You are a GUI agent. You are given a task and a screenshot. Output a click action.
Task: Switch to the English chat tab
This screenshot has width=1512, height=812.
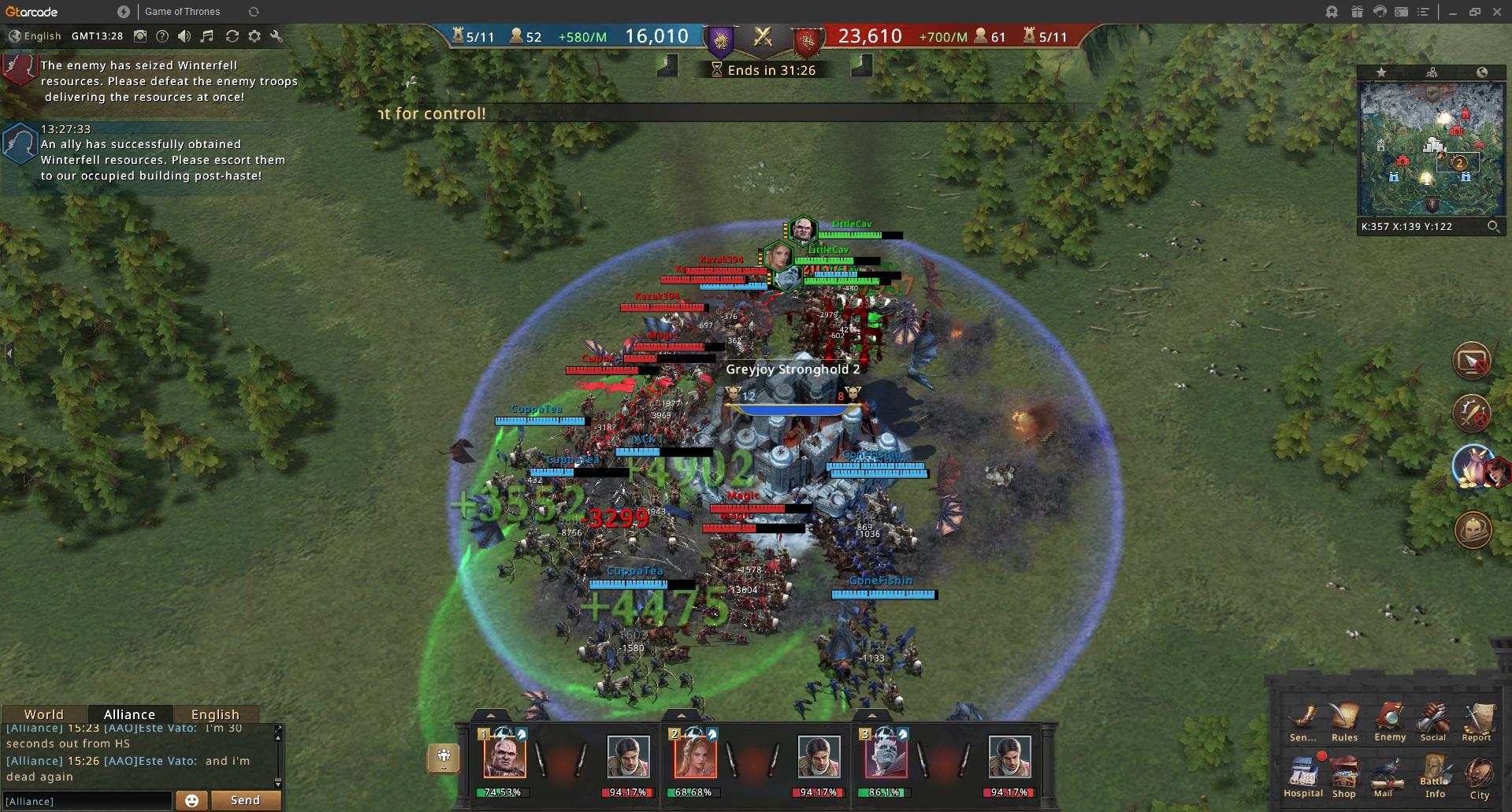click(x=215, y=714)
